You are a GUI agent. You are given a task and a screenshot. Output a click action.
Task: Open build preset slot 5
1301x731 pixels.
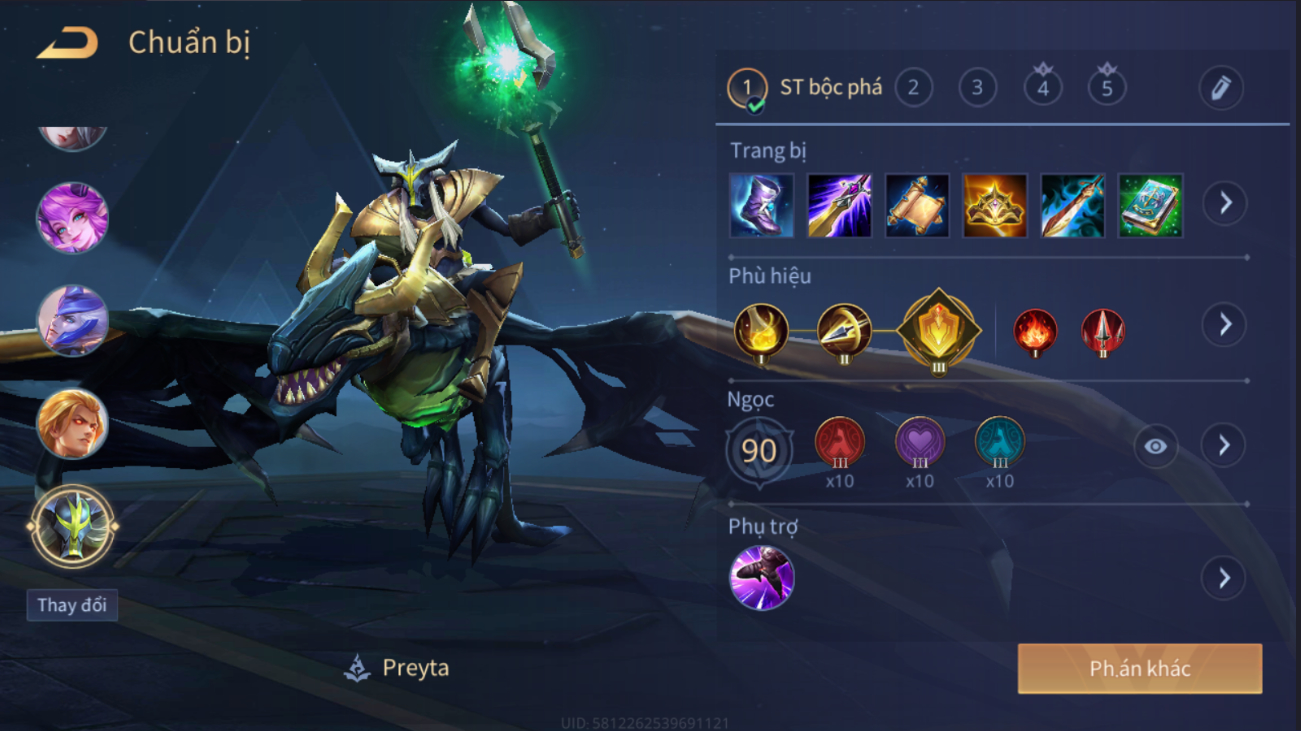[x=1107, y=88]
